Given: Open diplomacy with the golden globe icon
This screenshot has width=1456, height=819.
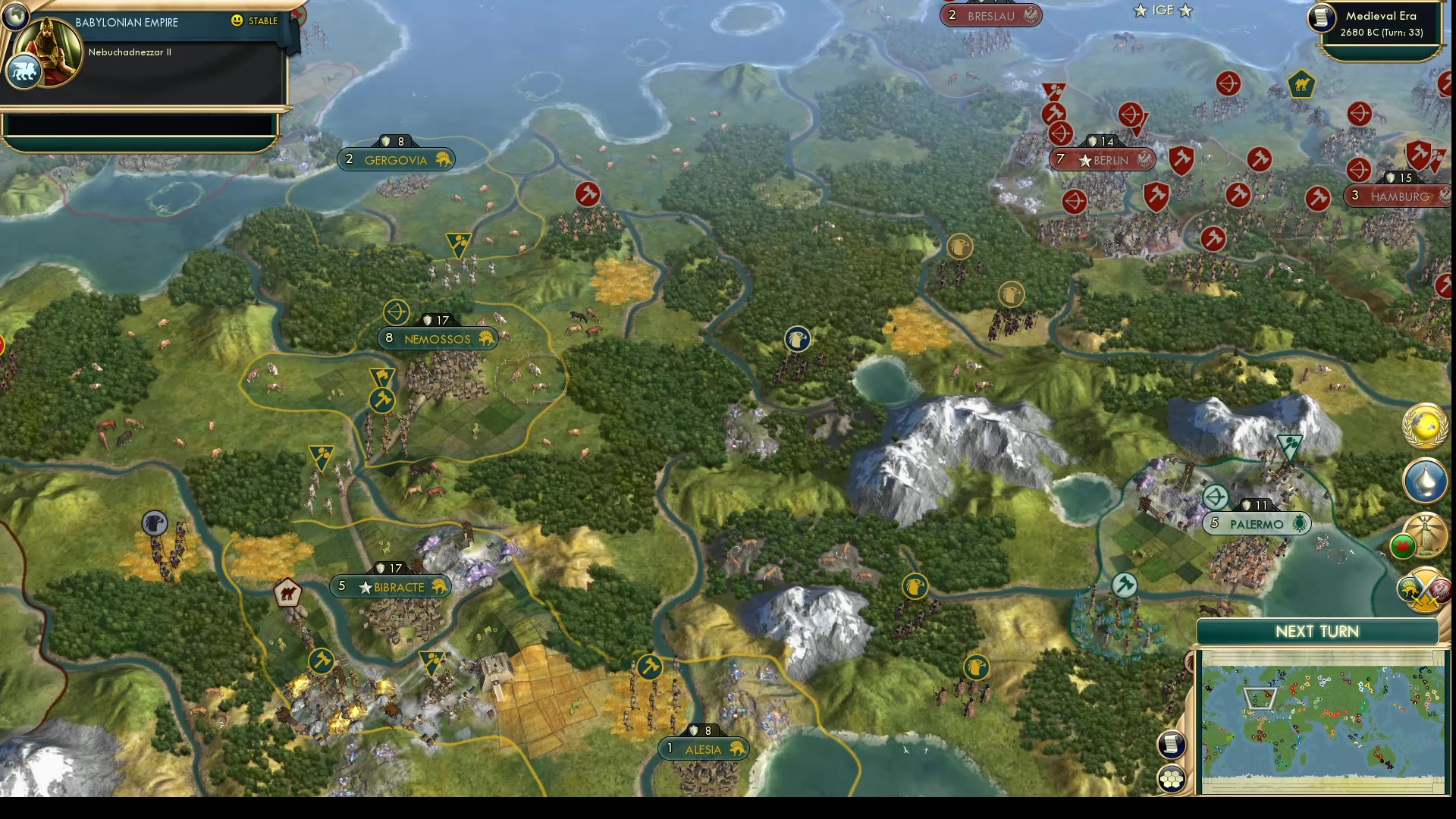Looking at the screenshot, I should [x=1424, y=428].
